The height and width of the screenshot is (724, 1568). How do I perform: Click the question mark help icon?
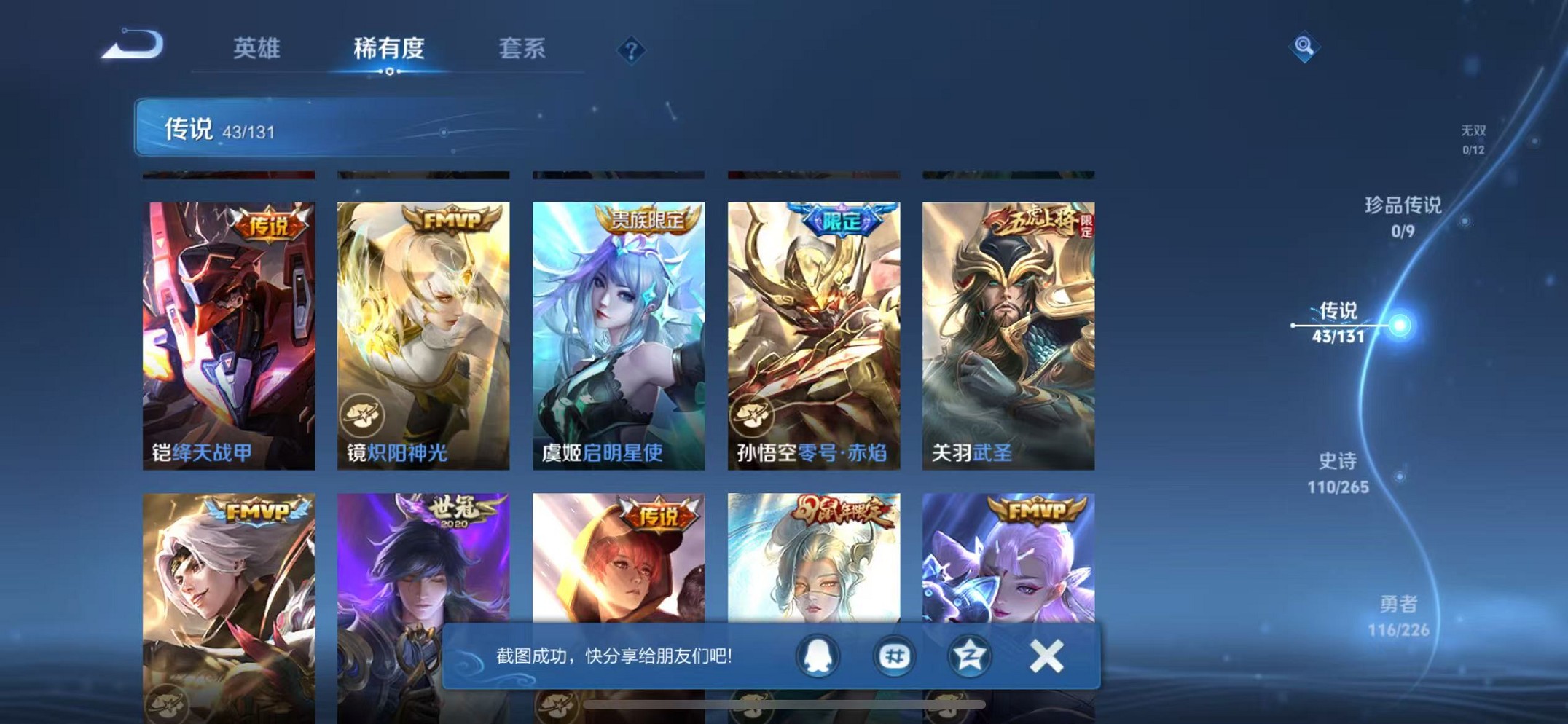(x=632, y=50)
